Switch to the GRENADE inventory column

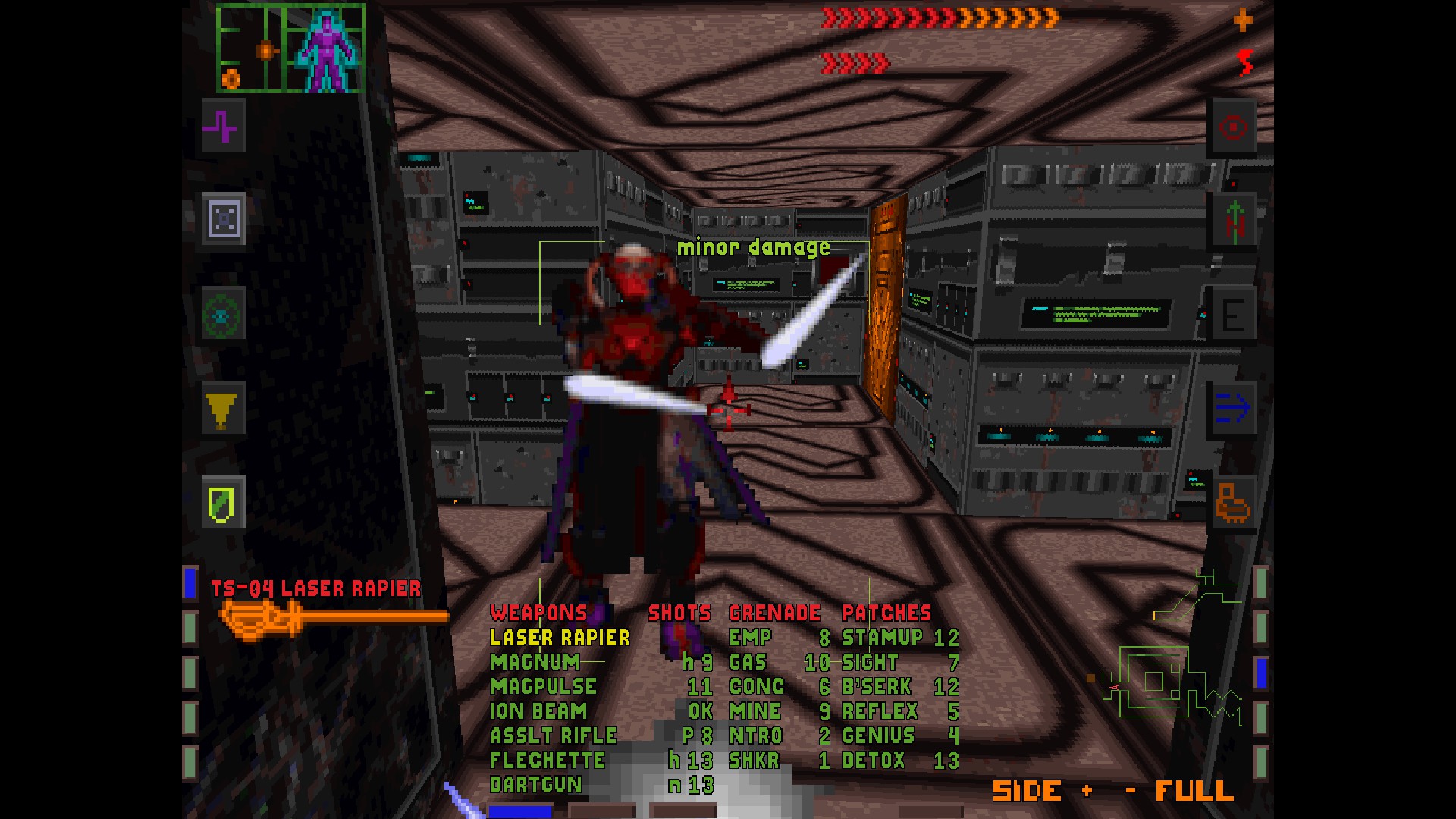[x=775, y=613]
